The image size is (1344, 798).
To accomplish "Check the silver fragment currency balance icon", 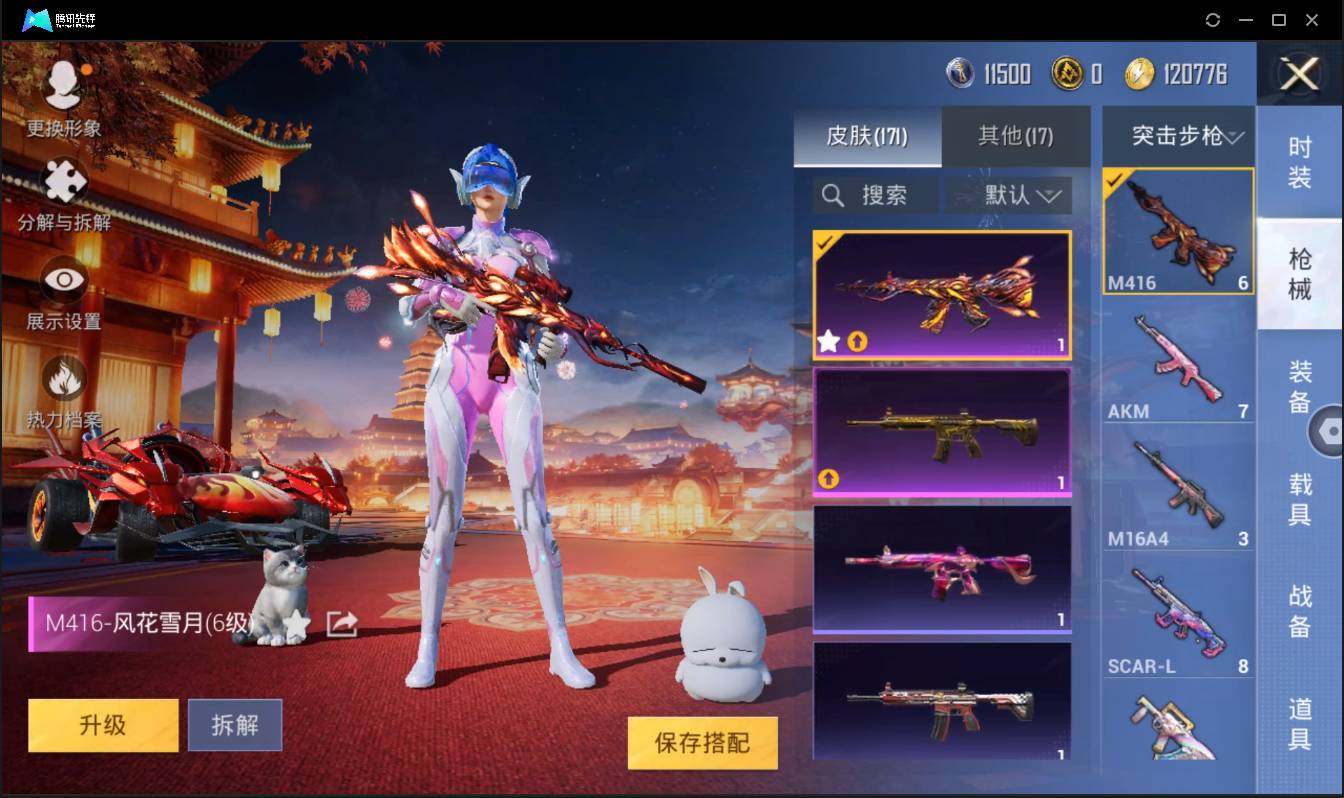I will tap(958, 73).
